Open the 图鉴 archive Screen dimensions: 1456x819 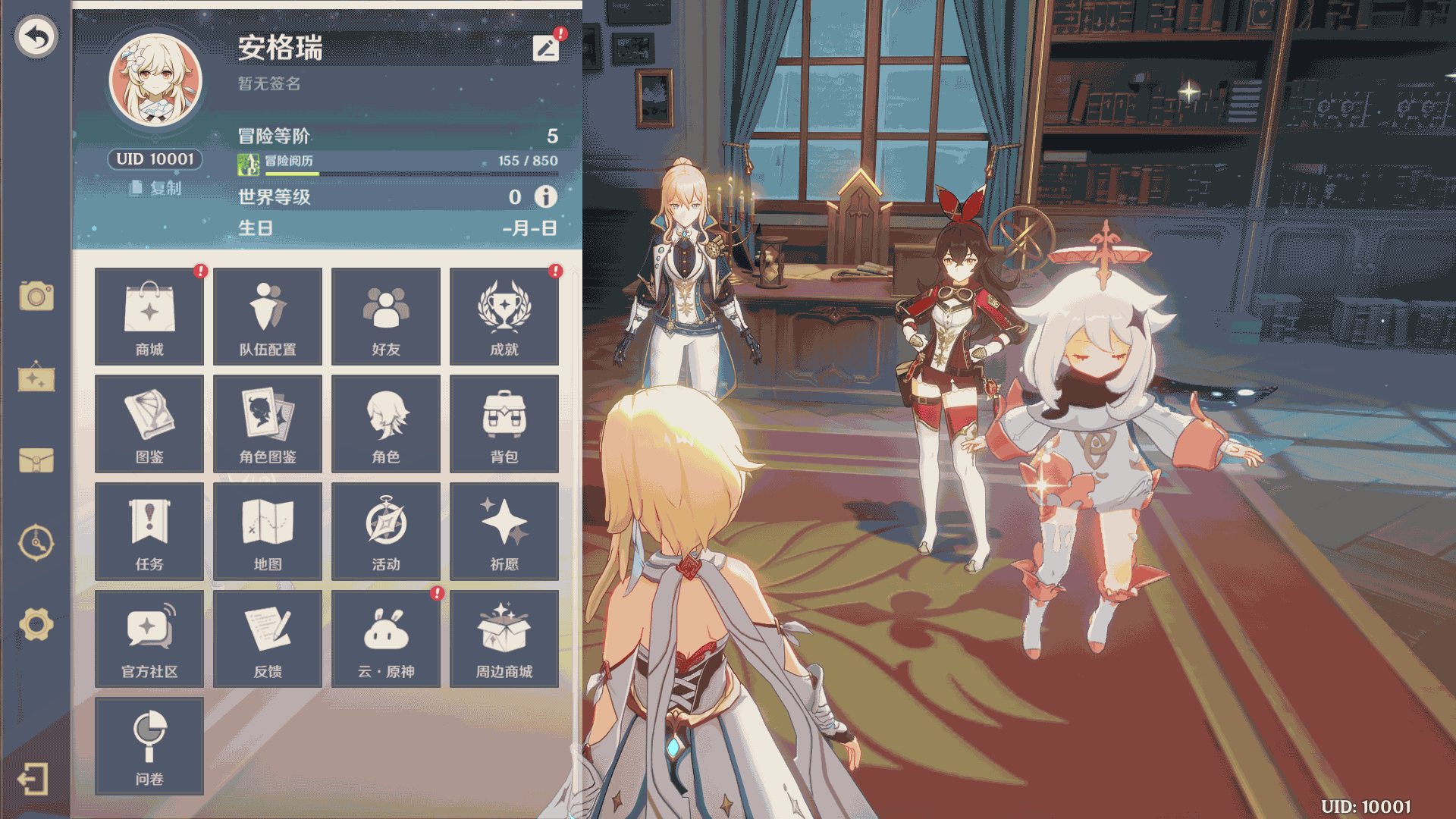tap(149, 424)
